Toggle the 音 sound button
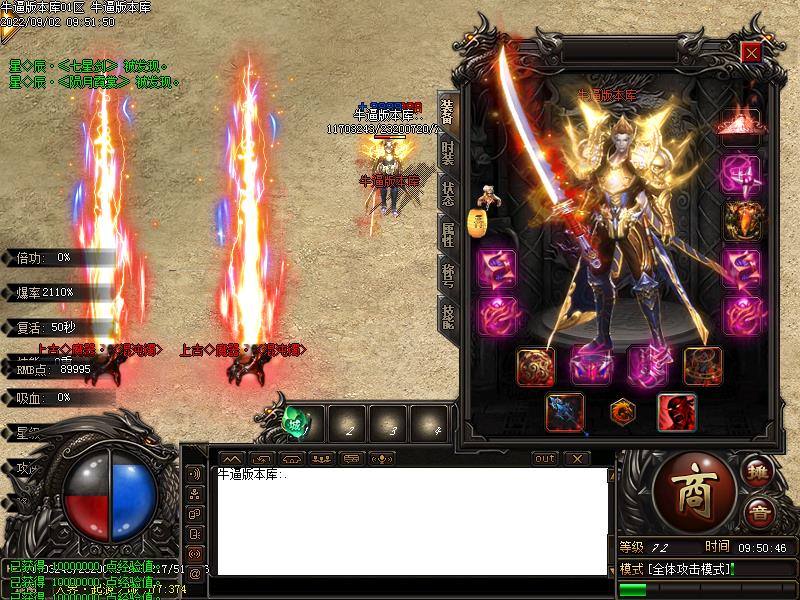Screen dimensions: 800x600 tap(759, 512)
